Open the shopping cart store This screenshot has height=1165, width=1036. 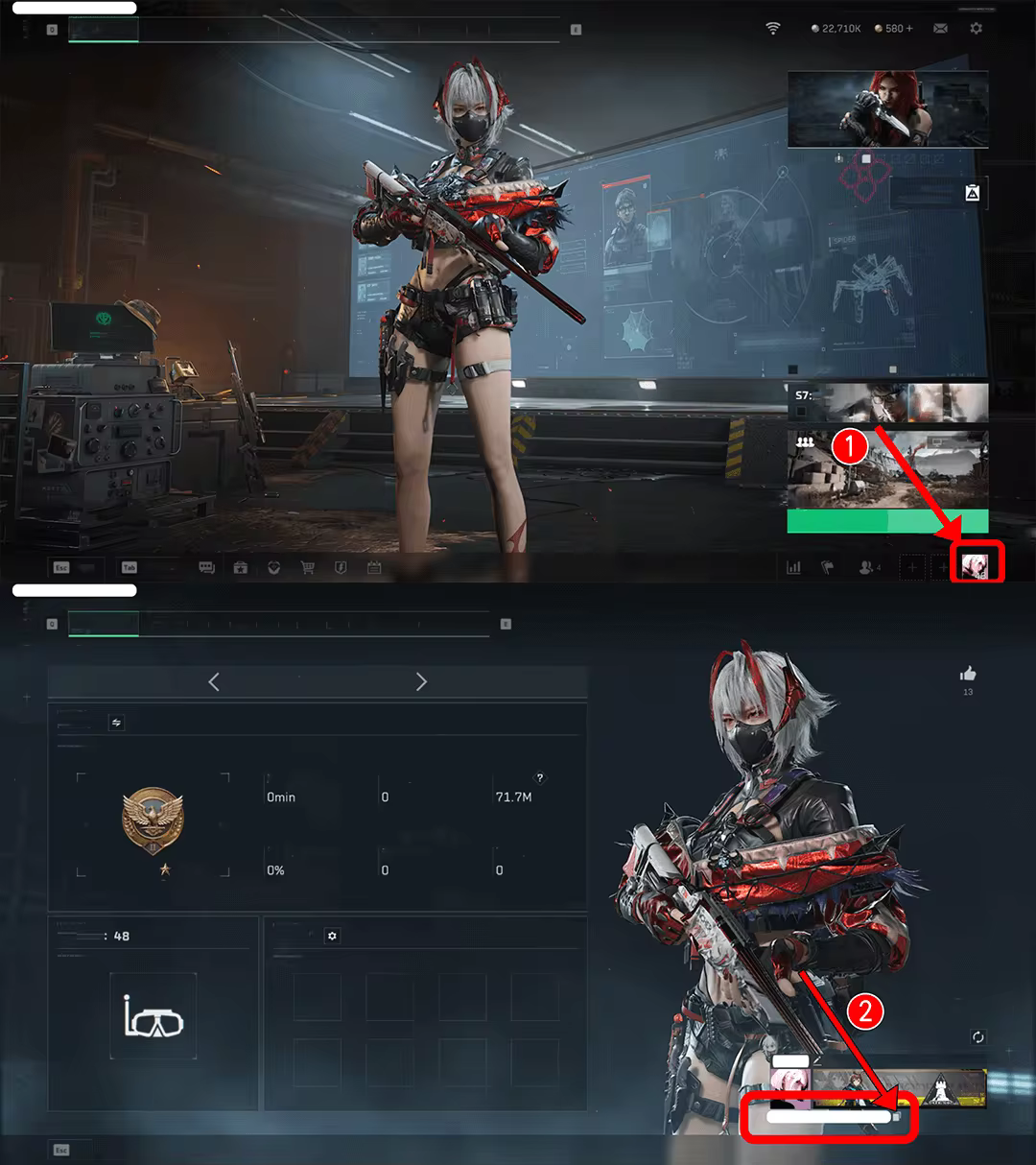[x=307, y=568]
